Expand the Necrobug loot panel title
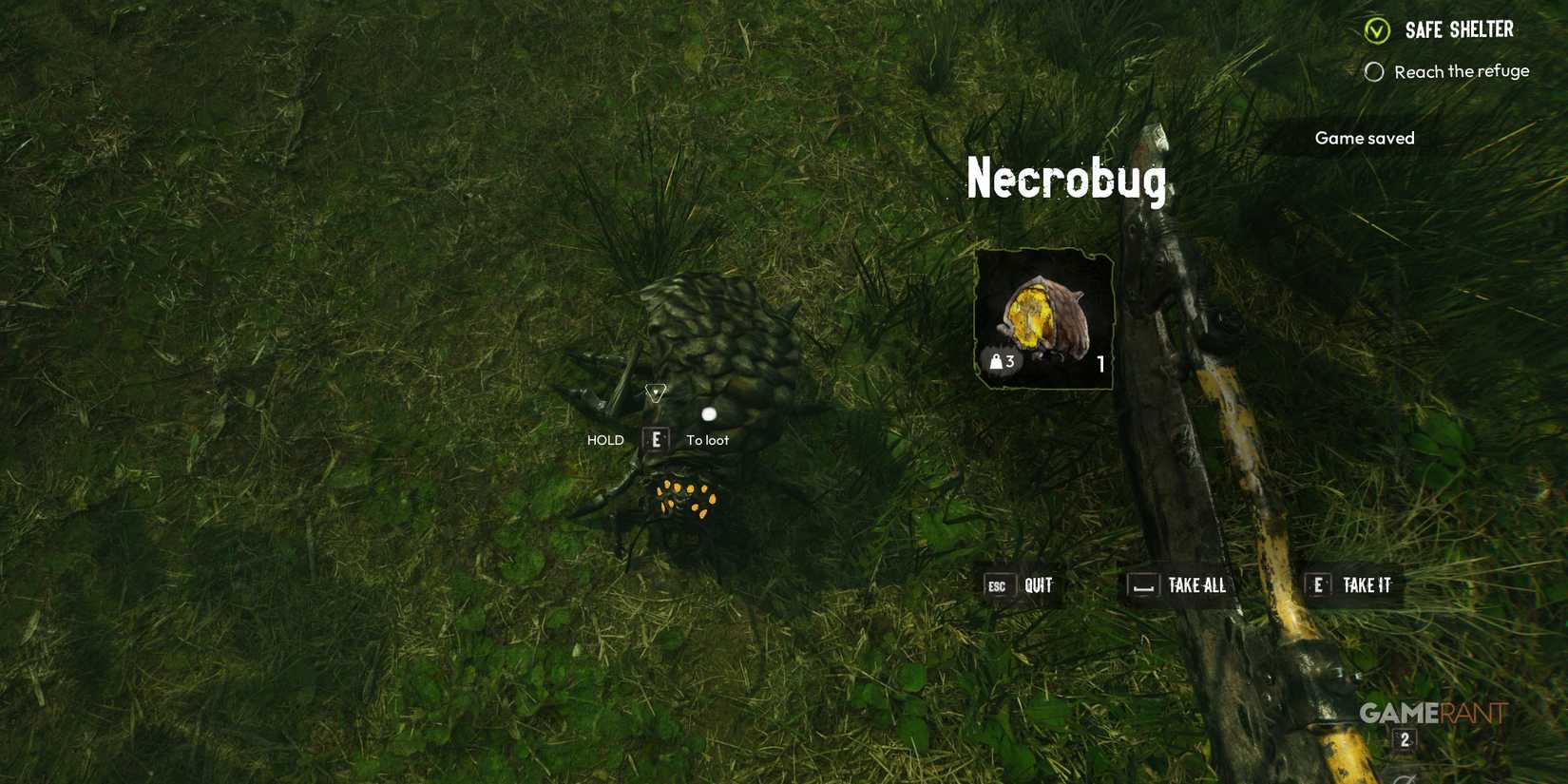 tap(1065, 181)
